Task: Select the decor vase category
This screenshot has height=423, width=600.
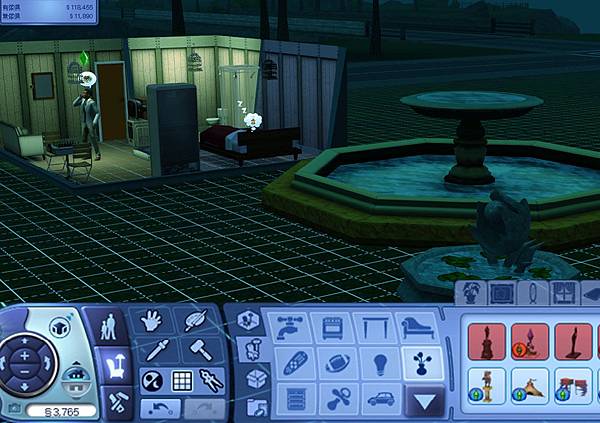Action: click(423, 364)
